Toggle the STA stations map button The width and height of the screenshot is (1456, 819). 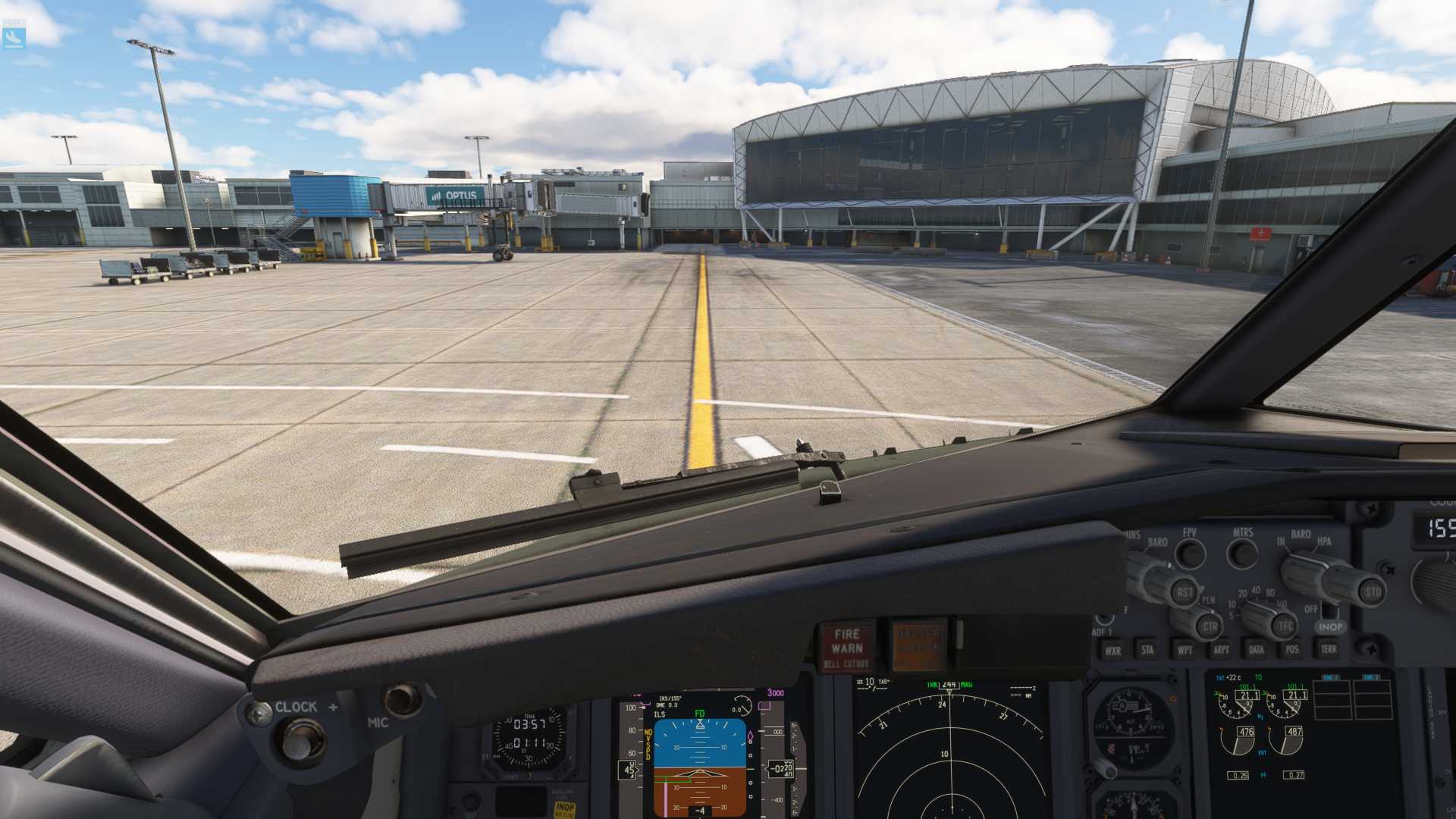point(1147,650)
